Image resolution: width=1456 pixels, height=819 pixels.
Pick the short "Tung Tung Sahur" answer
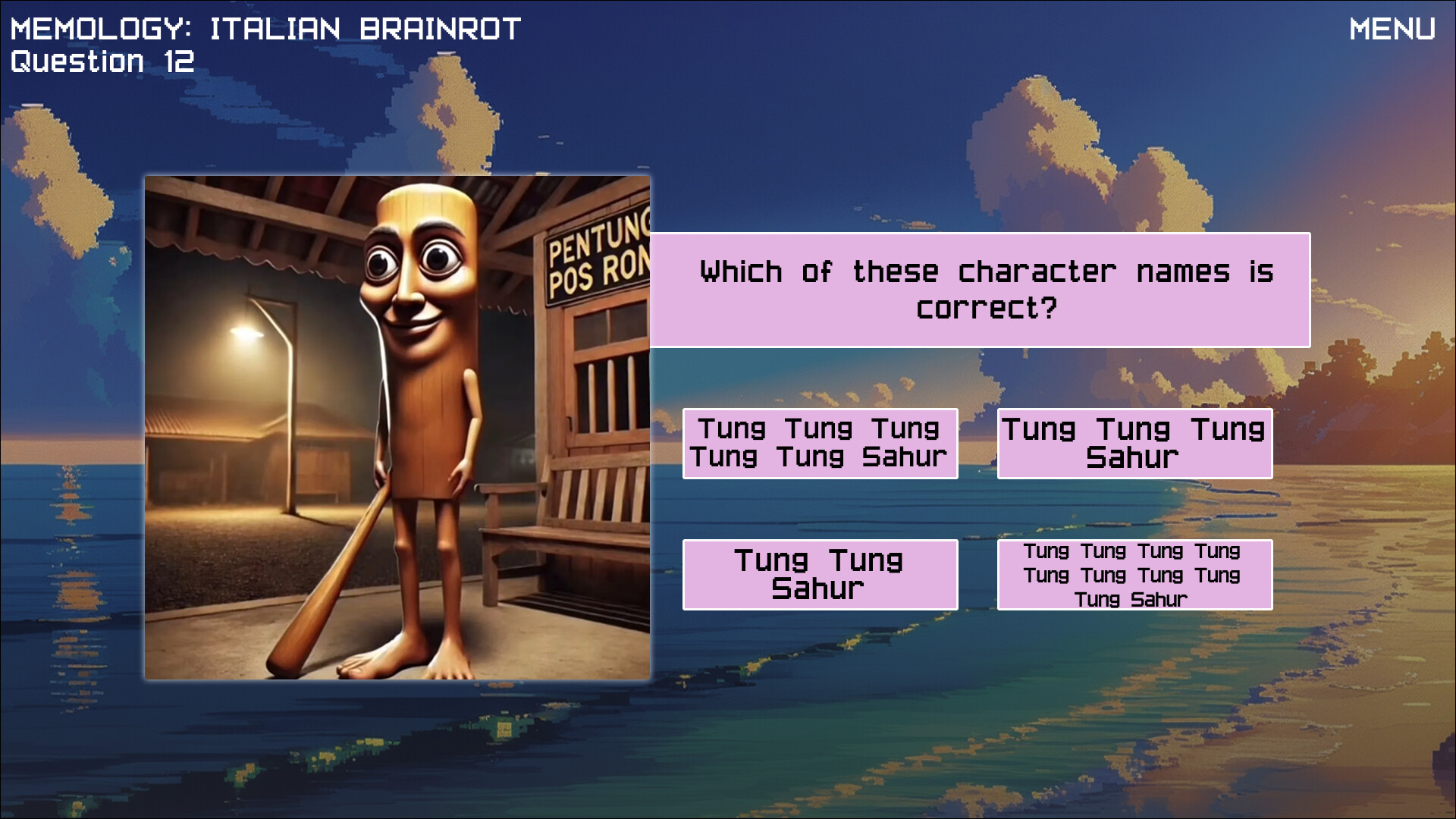(x=821, y=574)
